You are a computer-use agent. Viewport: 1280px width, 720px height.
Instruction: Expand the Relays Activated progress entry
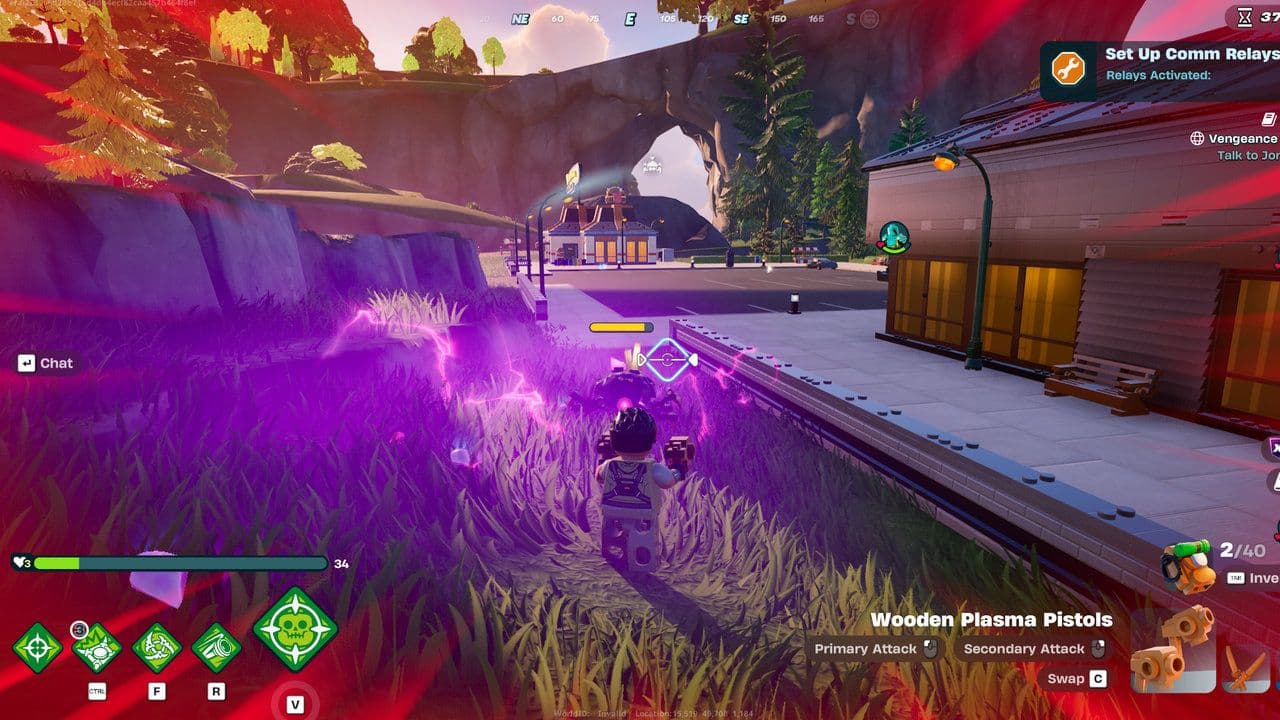click(1158, 76)
